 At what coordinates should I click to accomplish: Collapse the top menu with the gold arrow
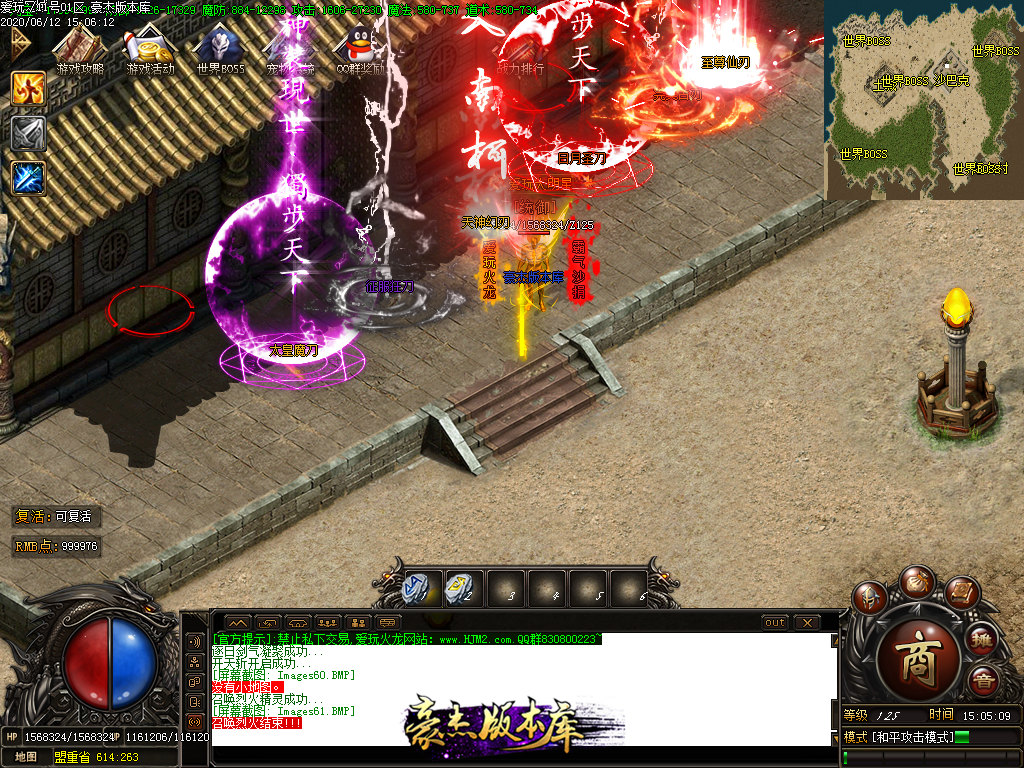(18, 42)
